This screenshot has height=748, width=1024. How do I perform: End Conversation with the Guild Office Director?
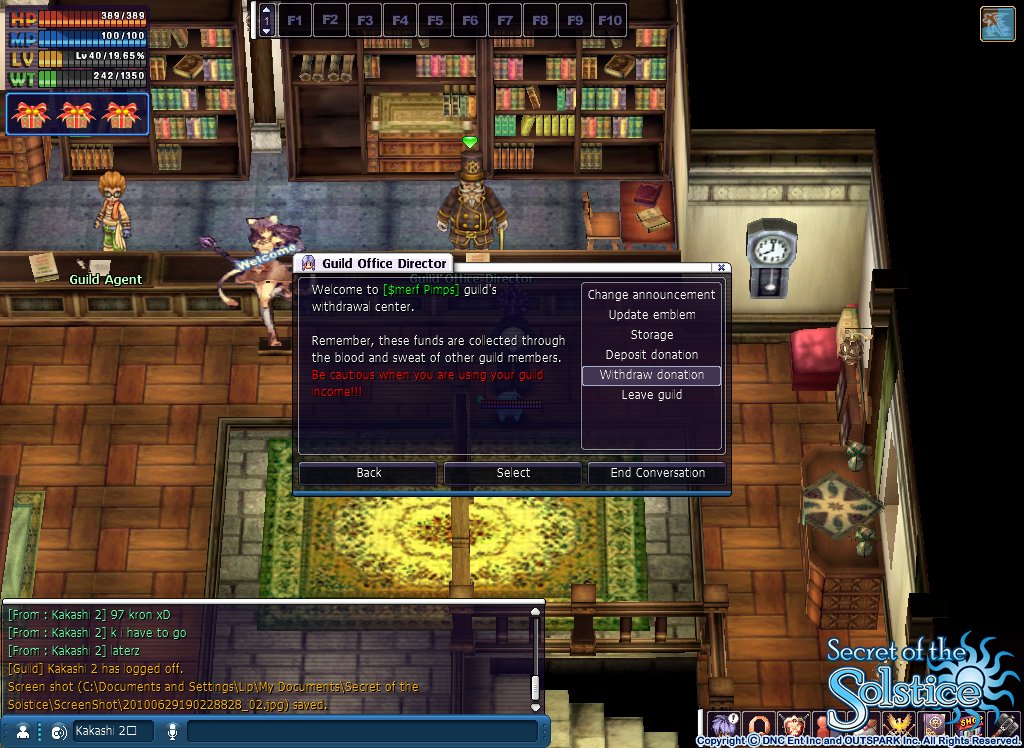click(x=657, y=473)
